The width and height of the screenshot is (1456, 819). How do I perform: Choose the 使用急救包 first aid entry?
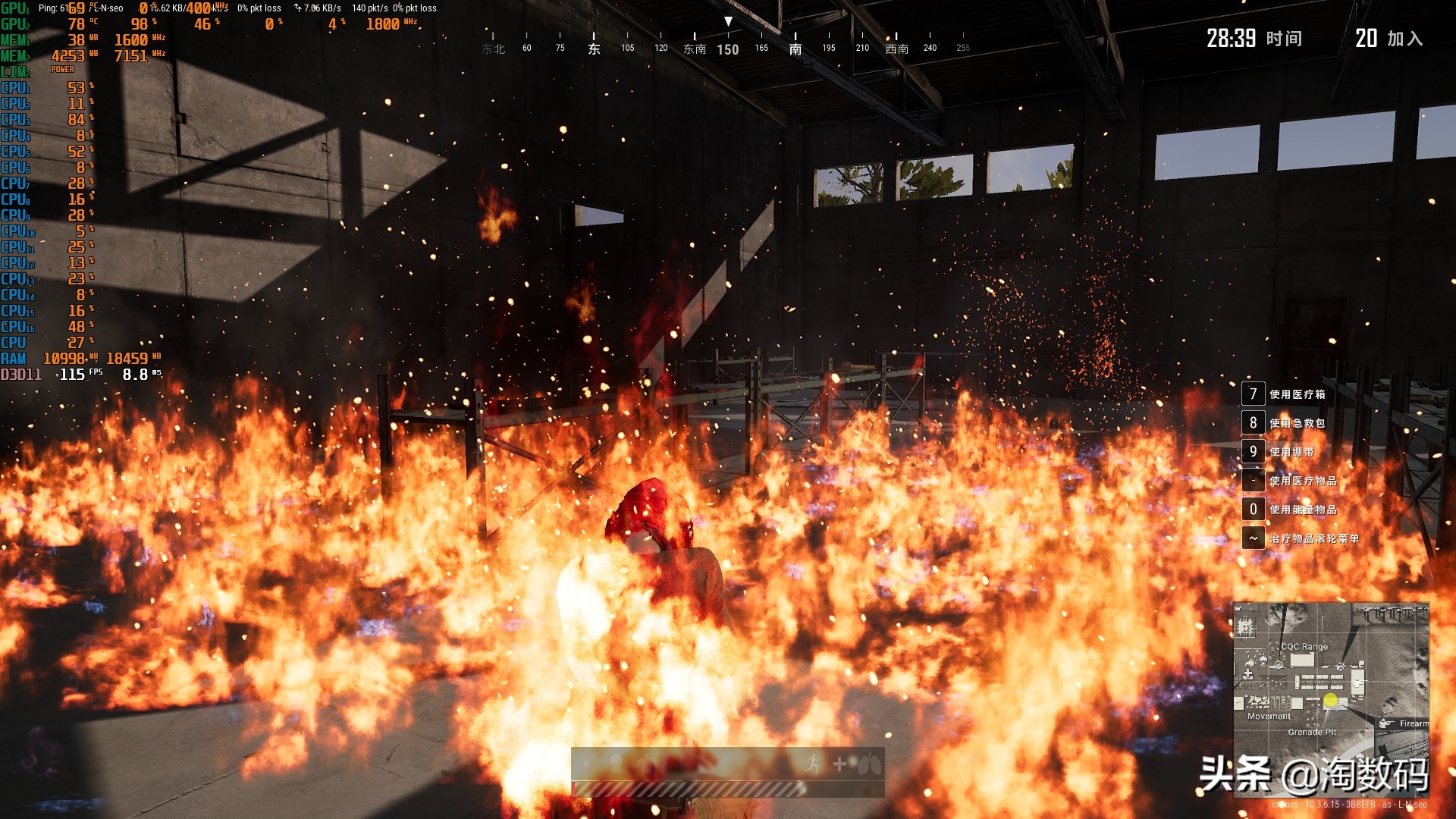click(1297, 423)
